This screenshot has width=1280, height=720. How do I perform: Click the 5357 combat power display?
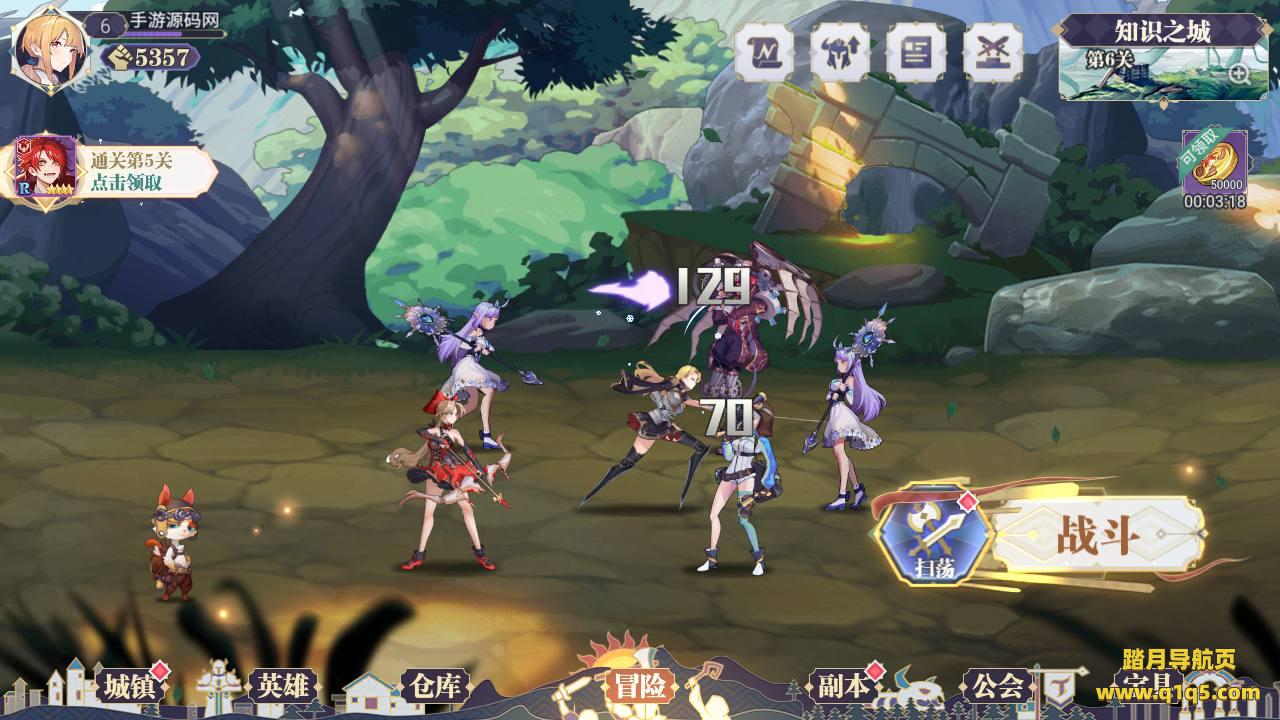coord(152,57)
